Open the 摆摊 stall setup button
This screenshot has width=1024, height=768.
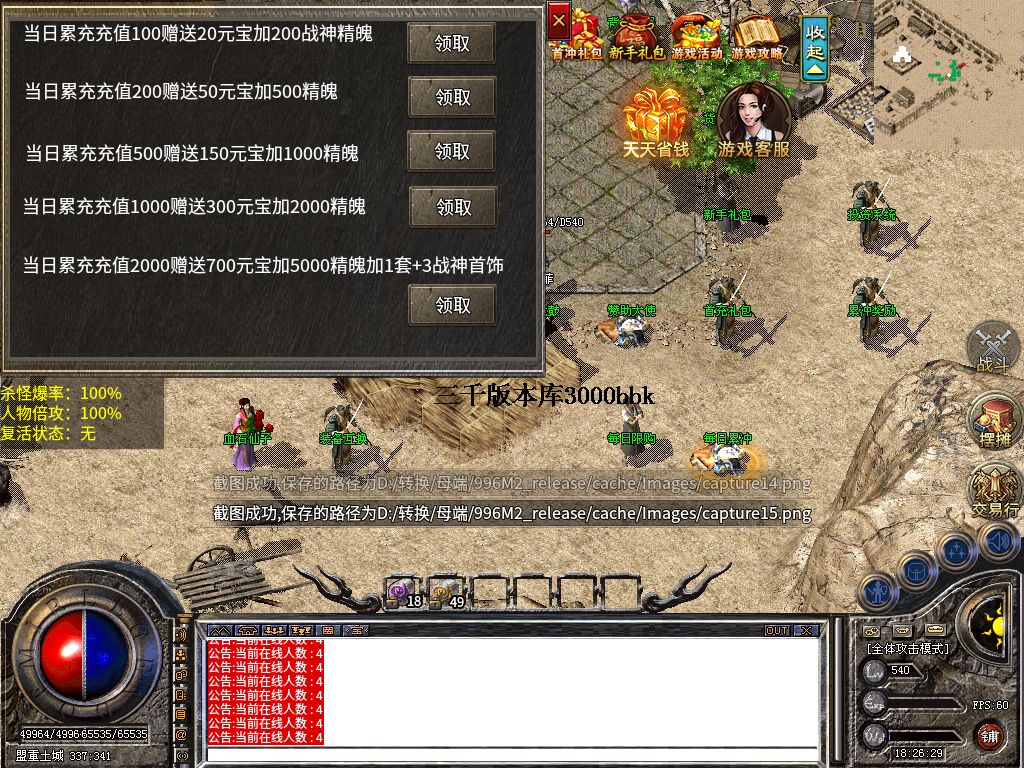(x=994, y=420)
